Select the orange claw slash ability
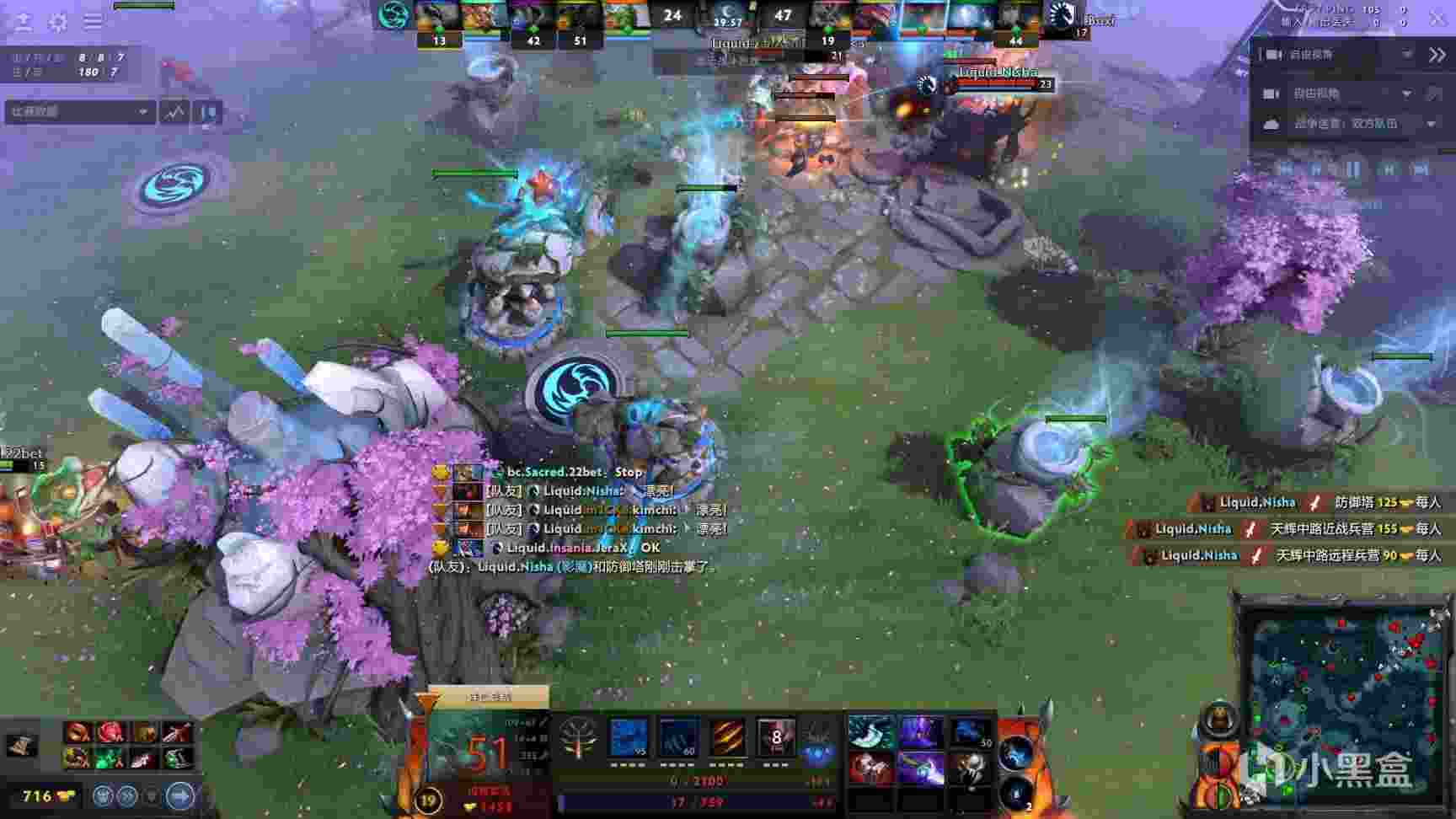 [726, 739]
